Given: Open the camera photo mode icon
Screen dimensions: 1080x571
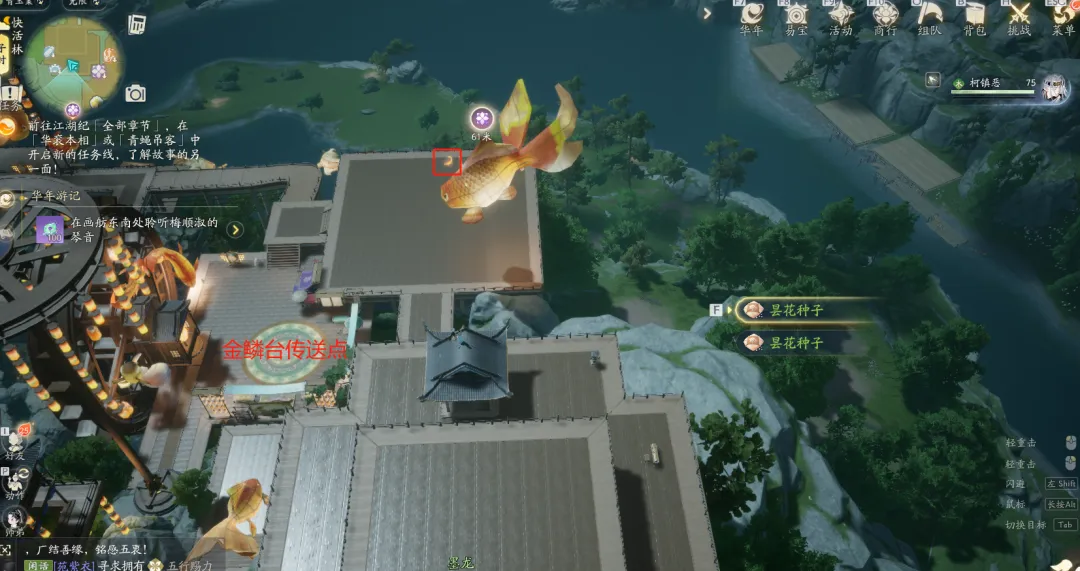Looking at the screenshot, I should click(x=136, y=94).
